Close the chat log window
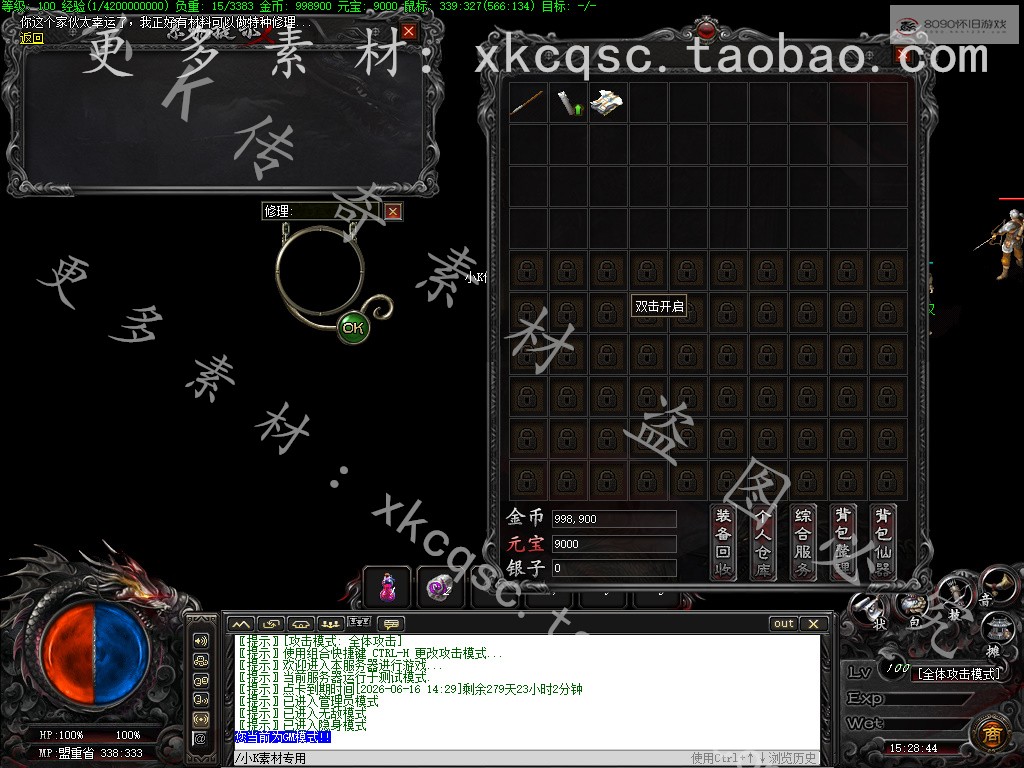The height and width of the screenshot is (768, 1024). tap(814, 624)
